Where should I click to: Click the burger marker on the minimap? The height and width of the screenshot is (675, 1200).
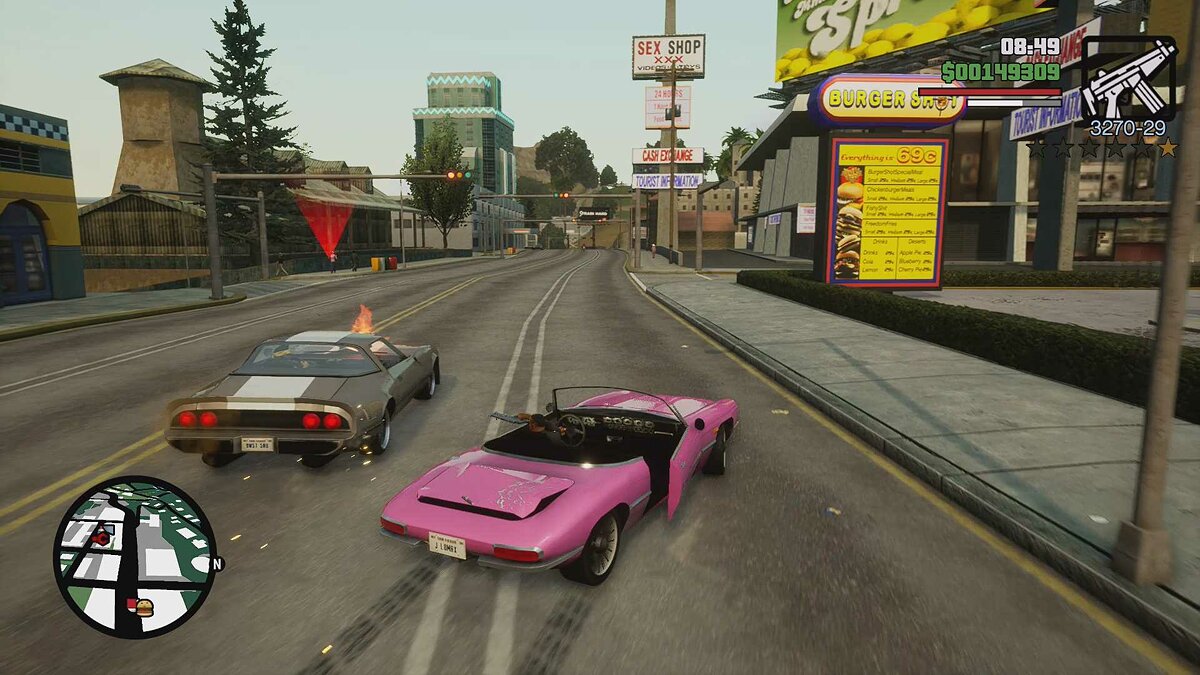(143, 606)
